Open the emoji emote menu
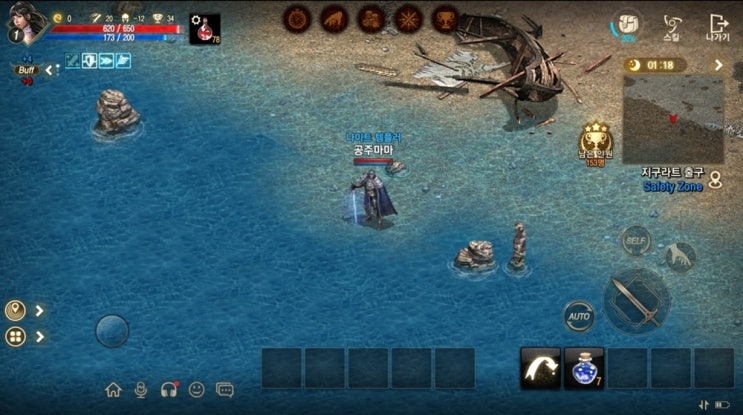 tap(197, 389)
